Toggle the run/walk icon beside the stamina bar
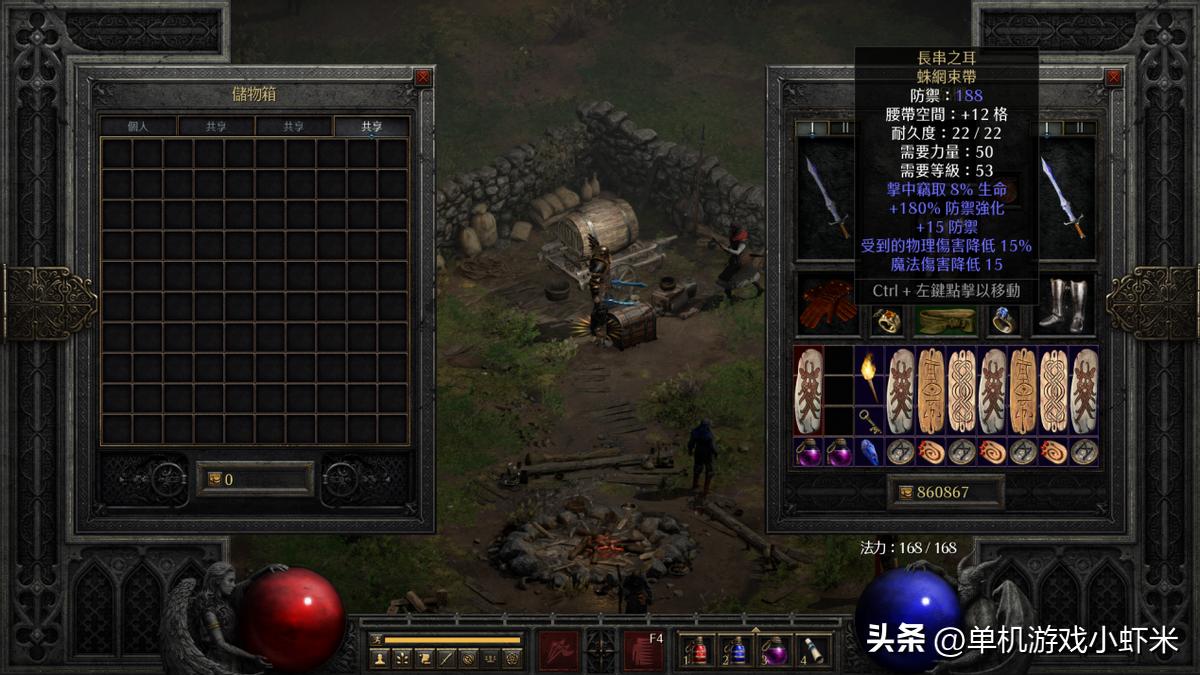The height and width of the screenshot is (675, 1200). point(376,639)
